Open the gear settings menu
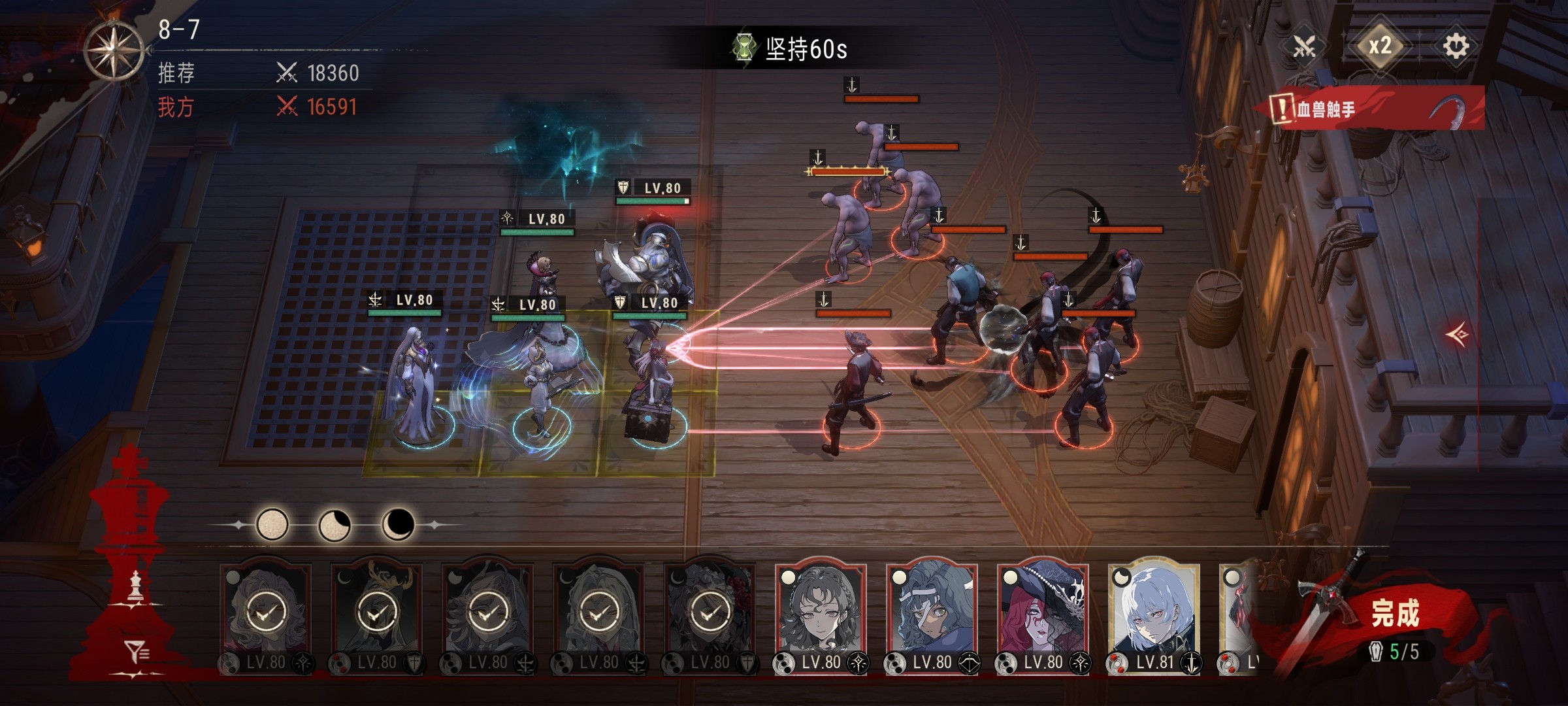This screenshot has height=706, width=1568. (1455, 46)
